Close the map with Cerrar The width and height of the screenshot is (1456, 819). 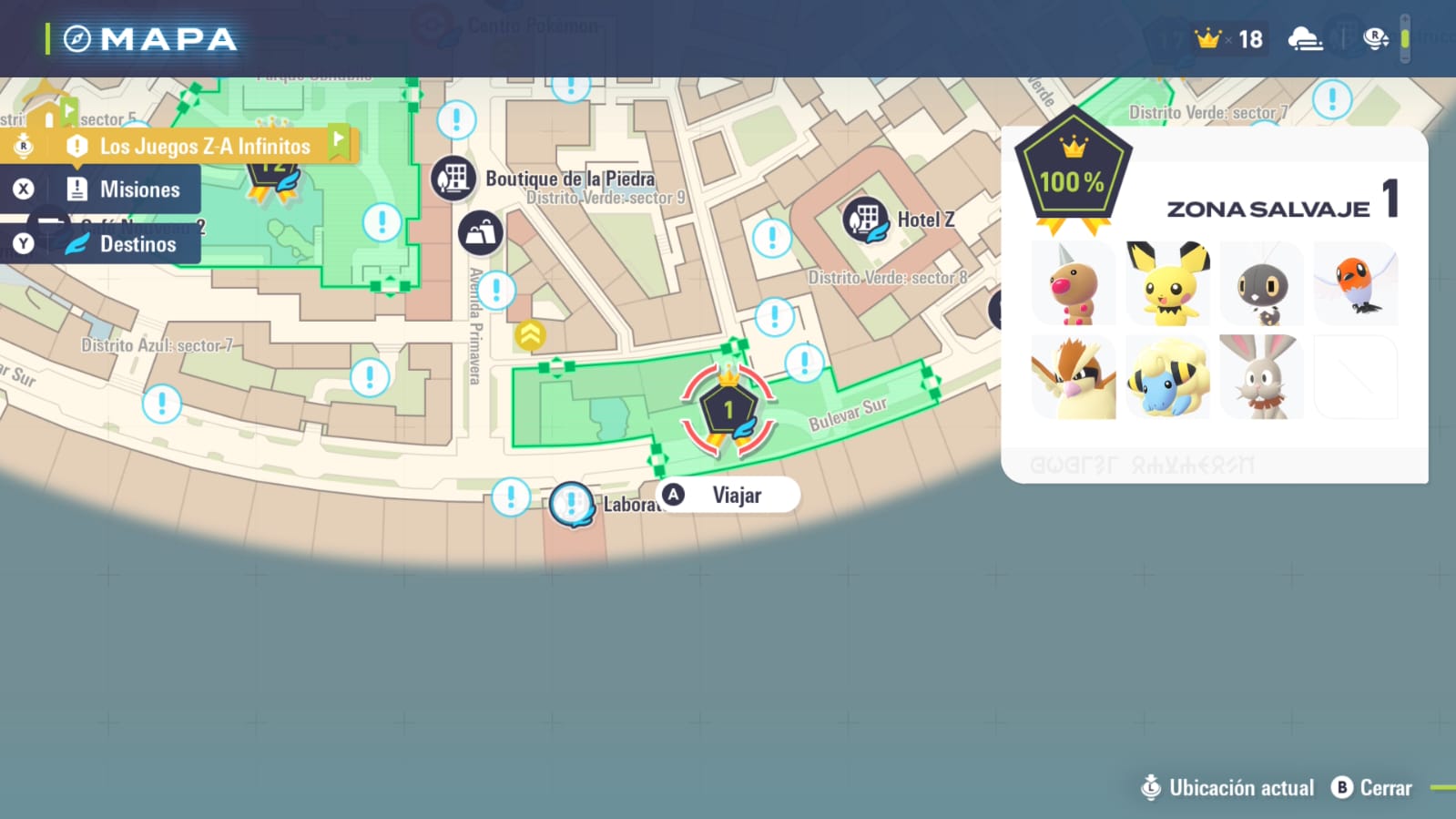pos(1372,788)
